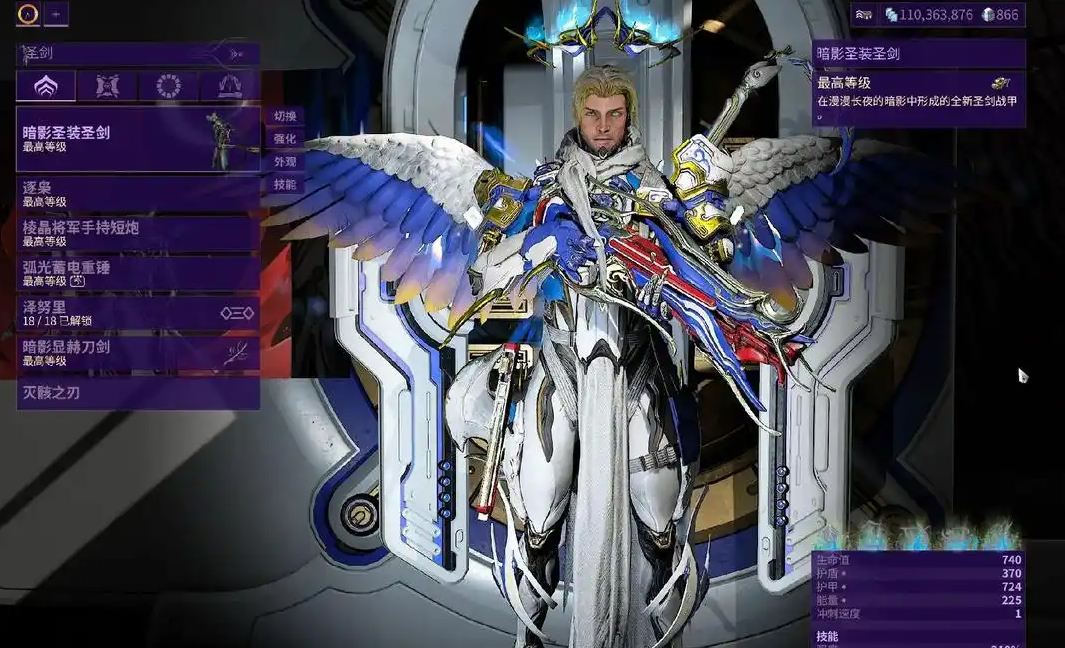Click the 切换 (switch) button
The image size is (1065, 648).
tap(285, 116)
